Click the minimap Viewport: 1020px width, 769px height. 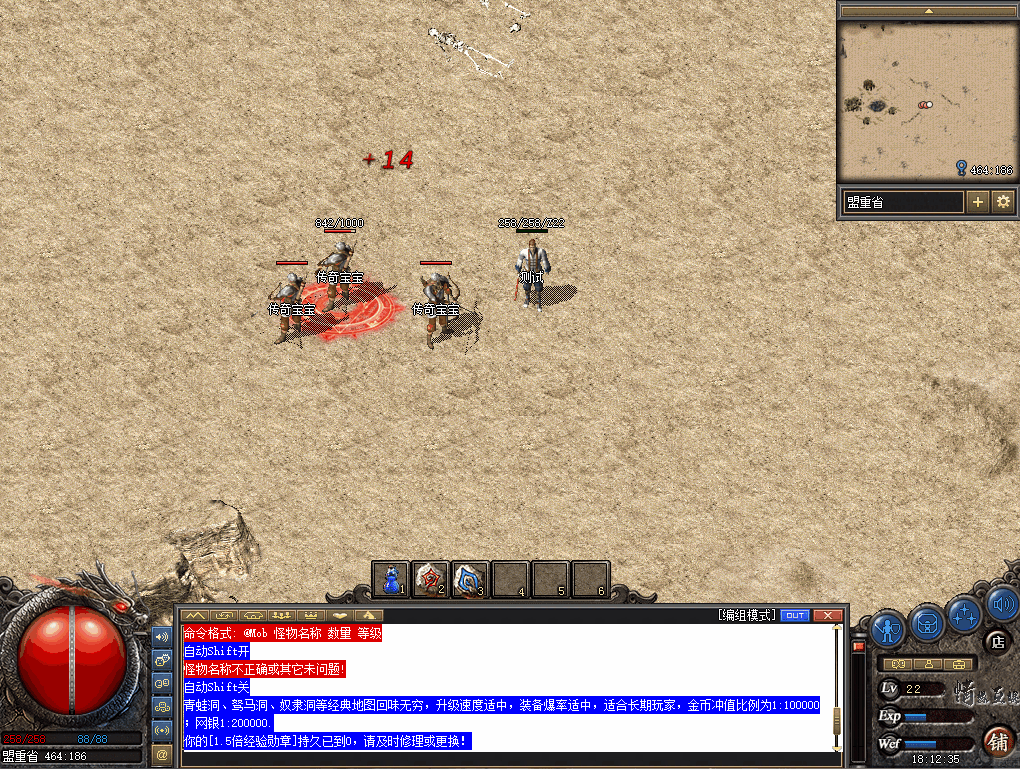click(x=926, y=100)
